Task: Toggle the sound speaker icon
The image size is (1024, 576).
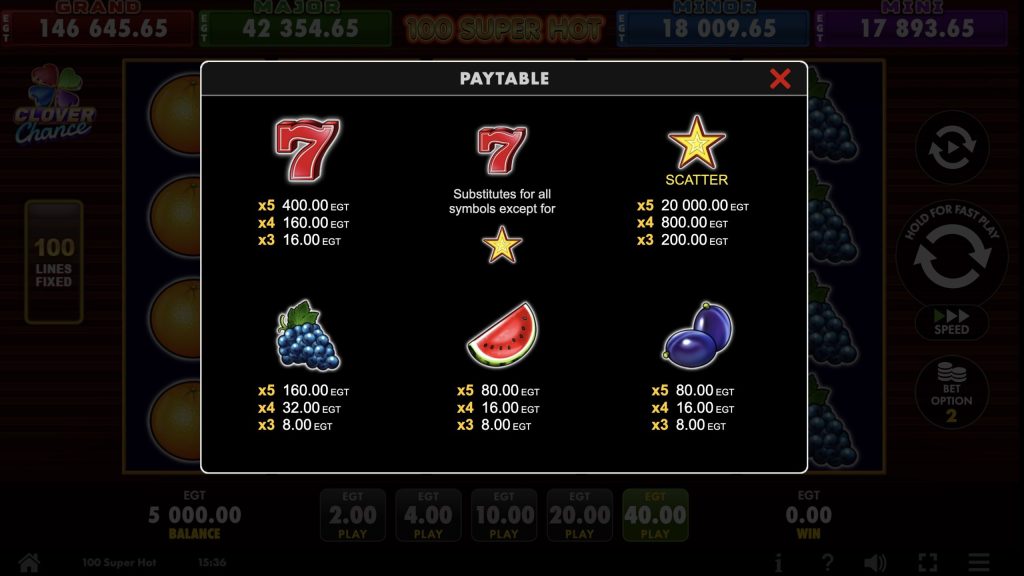Action: point(875,563)
